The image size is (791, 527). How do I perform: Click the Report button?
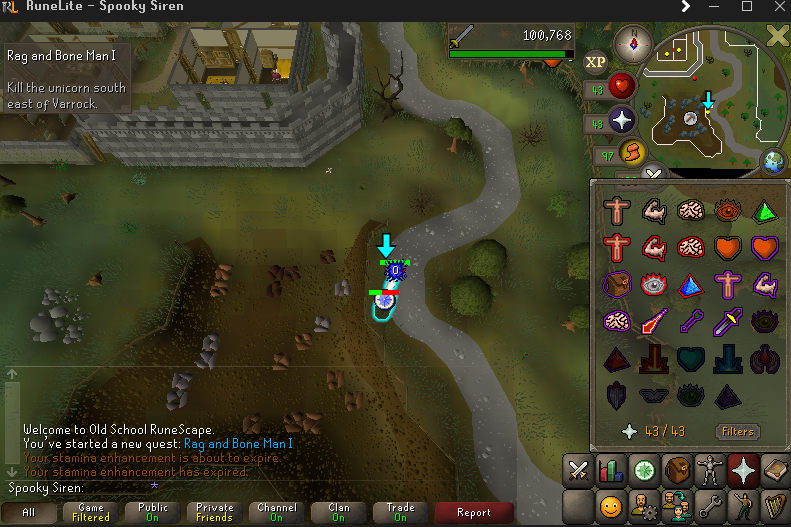474,512
